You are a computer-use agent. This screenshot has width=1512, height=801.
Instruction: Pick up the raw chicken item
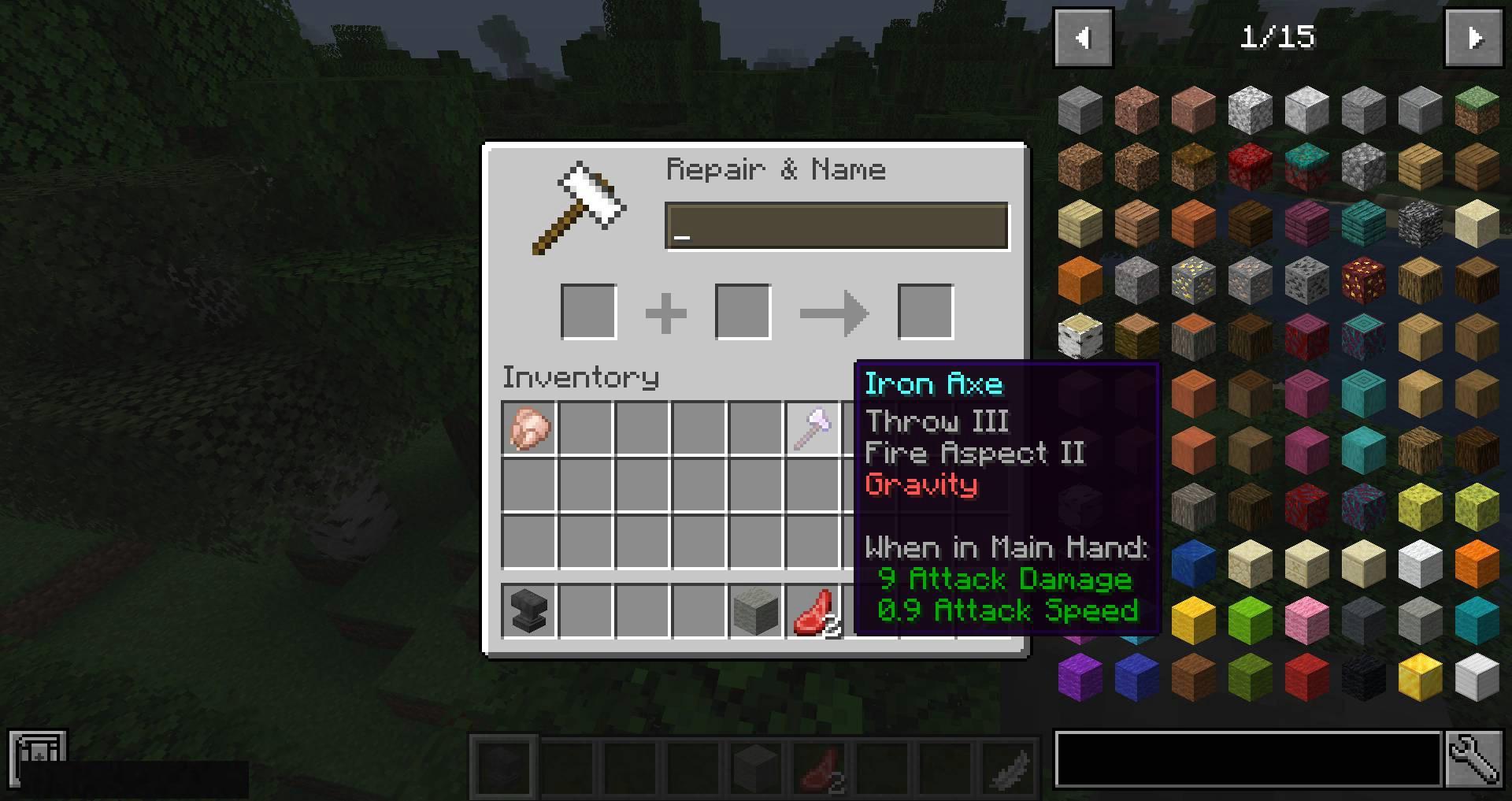(528, 429)
